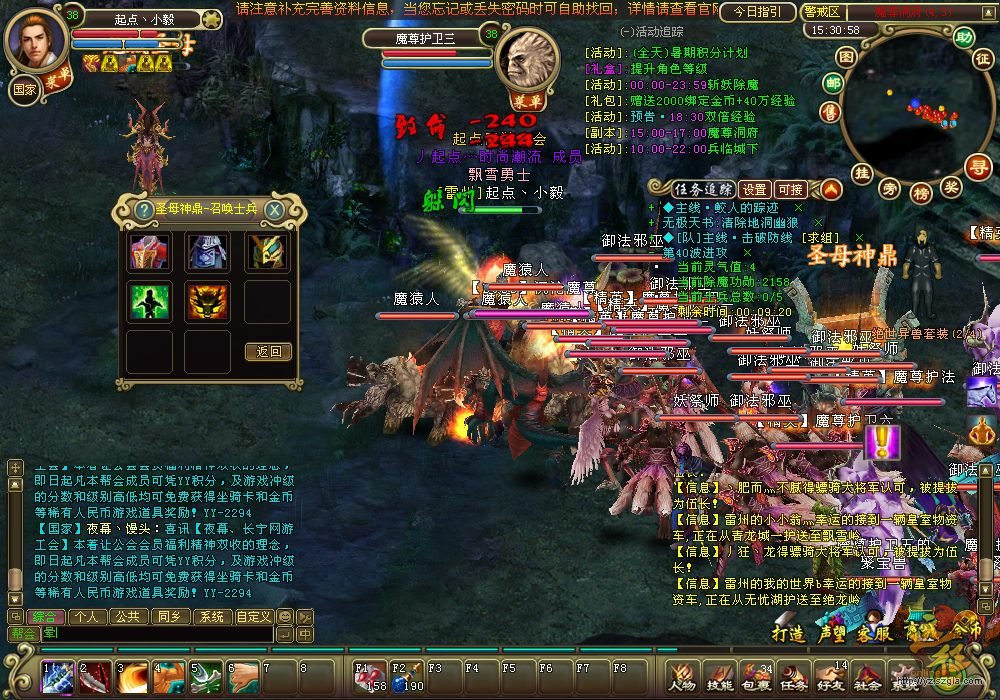
Task: Open the 包裹 inventory bag
Action: tap(757, 678)
